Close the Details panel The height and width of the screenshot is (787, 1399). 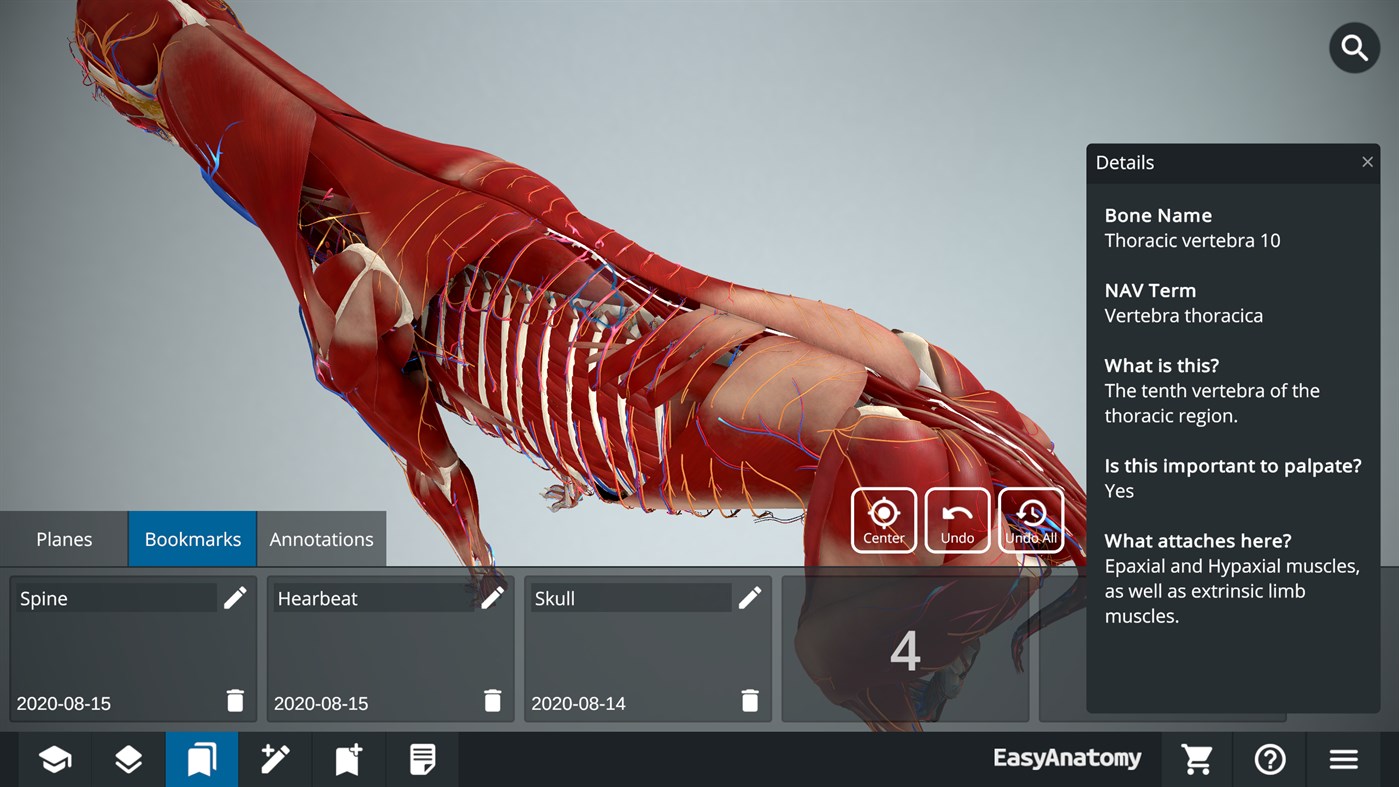coord(1367,161)
